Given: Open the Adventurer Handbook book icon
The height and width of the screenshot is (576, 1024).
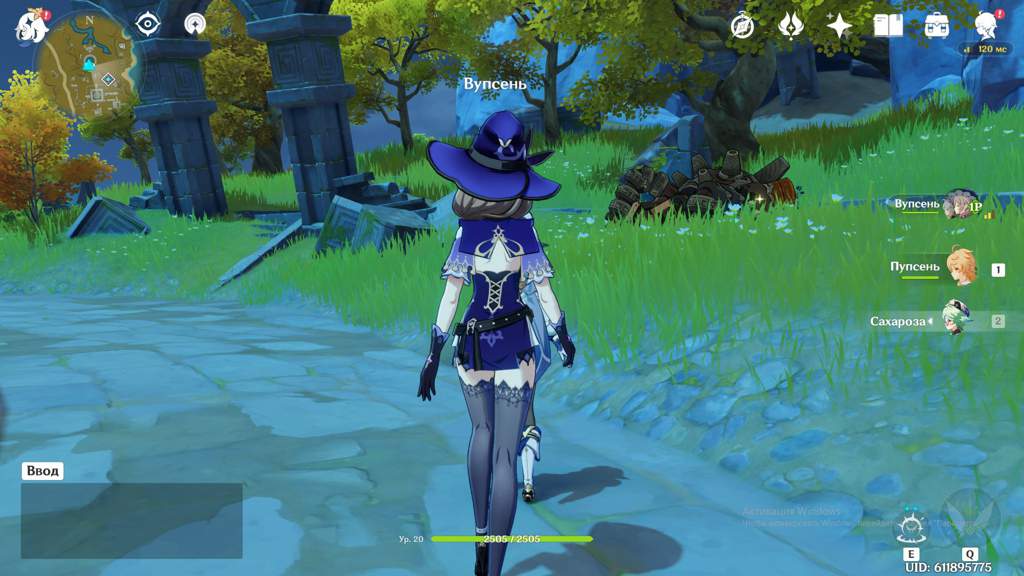Looking at the screenshot, I should click(887, 26).
